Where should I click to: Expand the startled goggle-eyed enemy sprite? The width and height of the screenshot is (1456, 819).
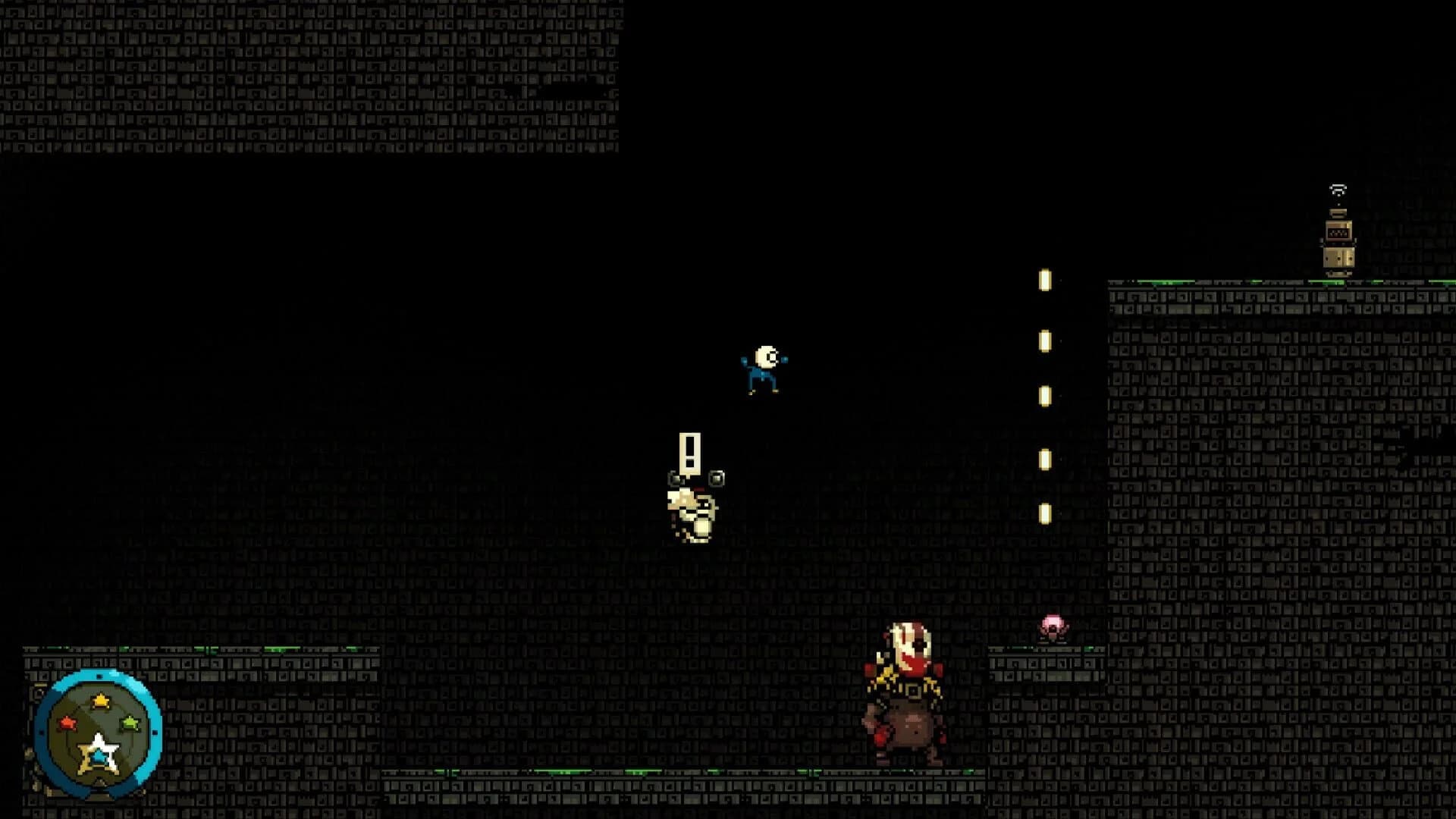pyautogui.click(x=690, y=508)
